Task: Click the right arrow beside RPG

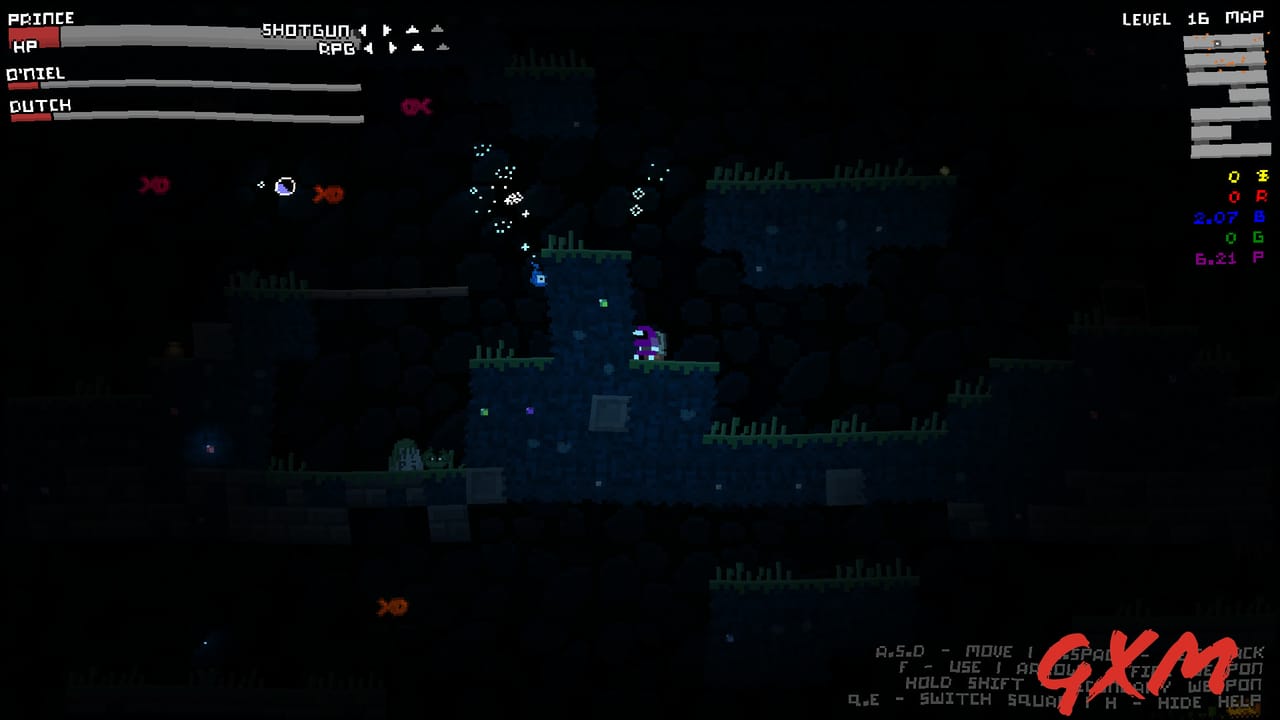Action: point(392,48)
